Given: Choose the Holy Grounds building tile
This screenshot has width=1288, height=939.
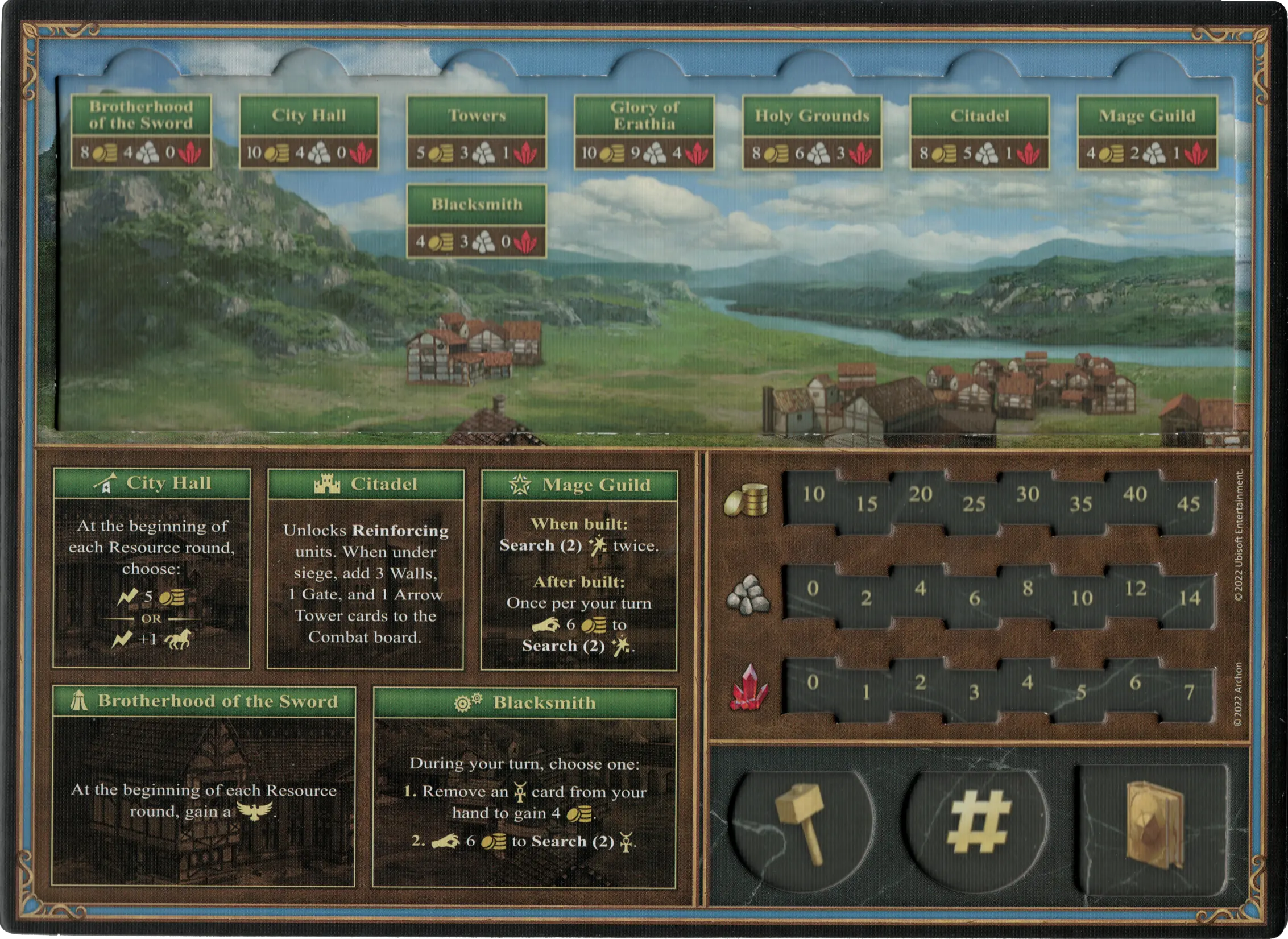Looking at the screenshot, I should tap(812, 132).
